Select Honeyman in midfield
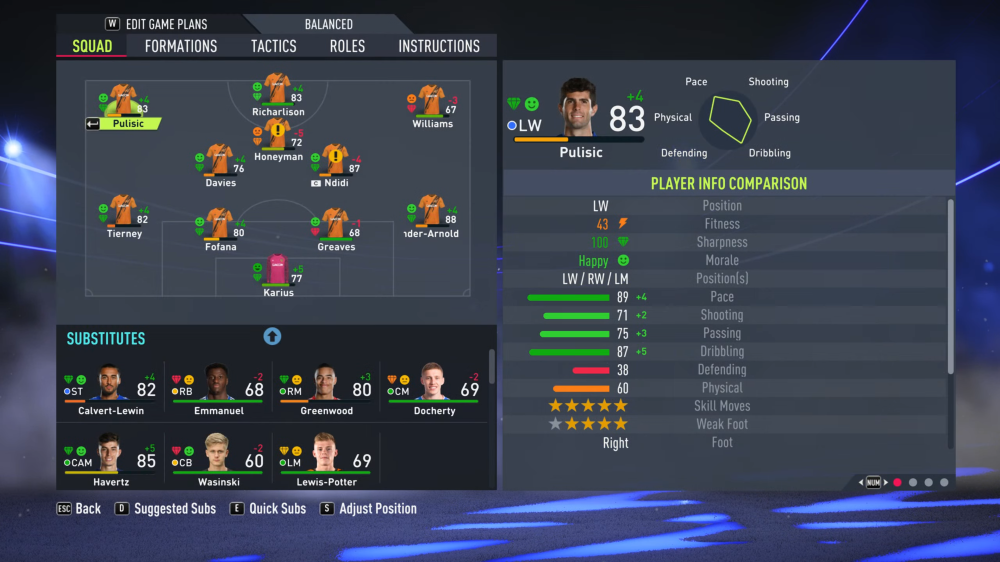1000x562 pixels. [x=277, y=139]
